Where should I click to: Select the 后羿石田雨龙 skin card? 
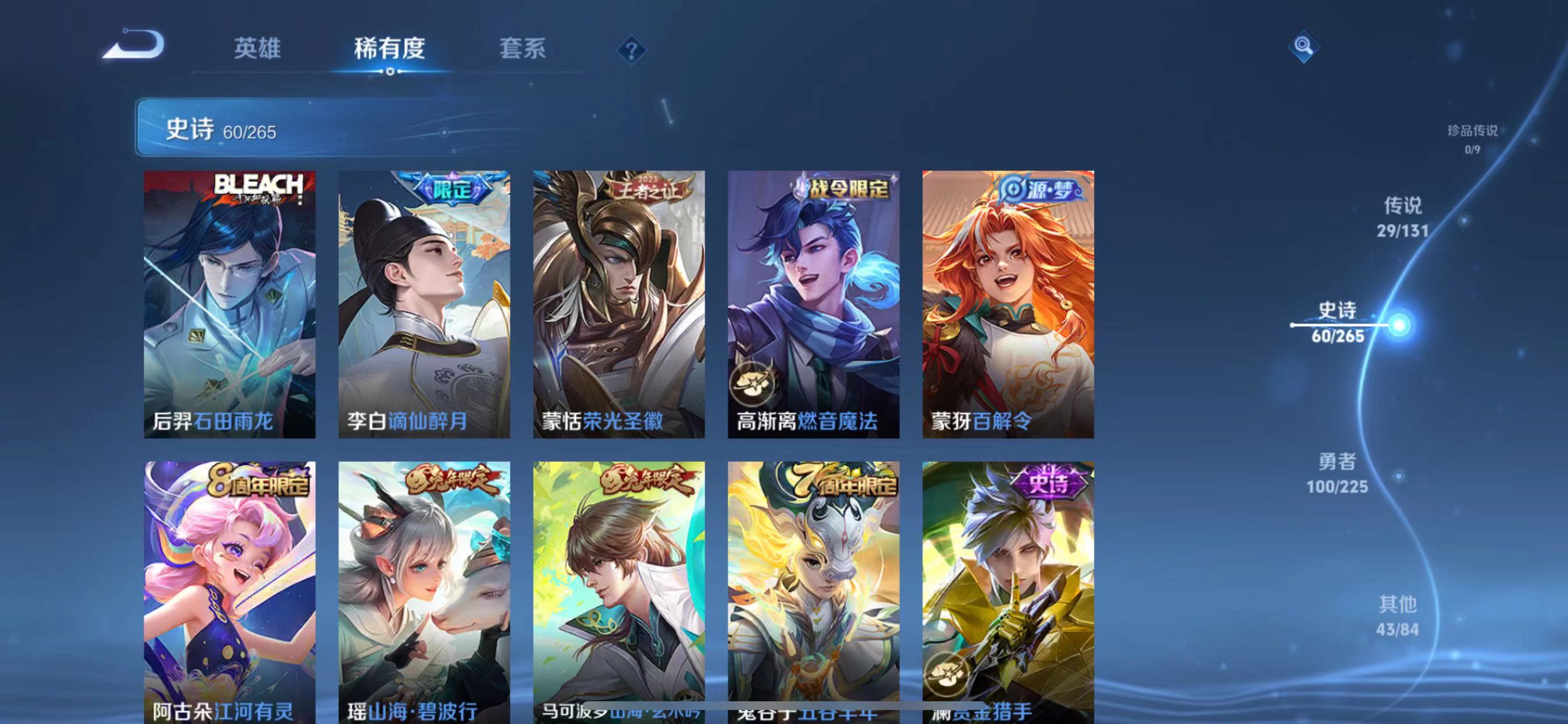tap(229, 304)
